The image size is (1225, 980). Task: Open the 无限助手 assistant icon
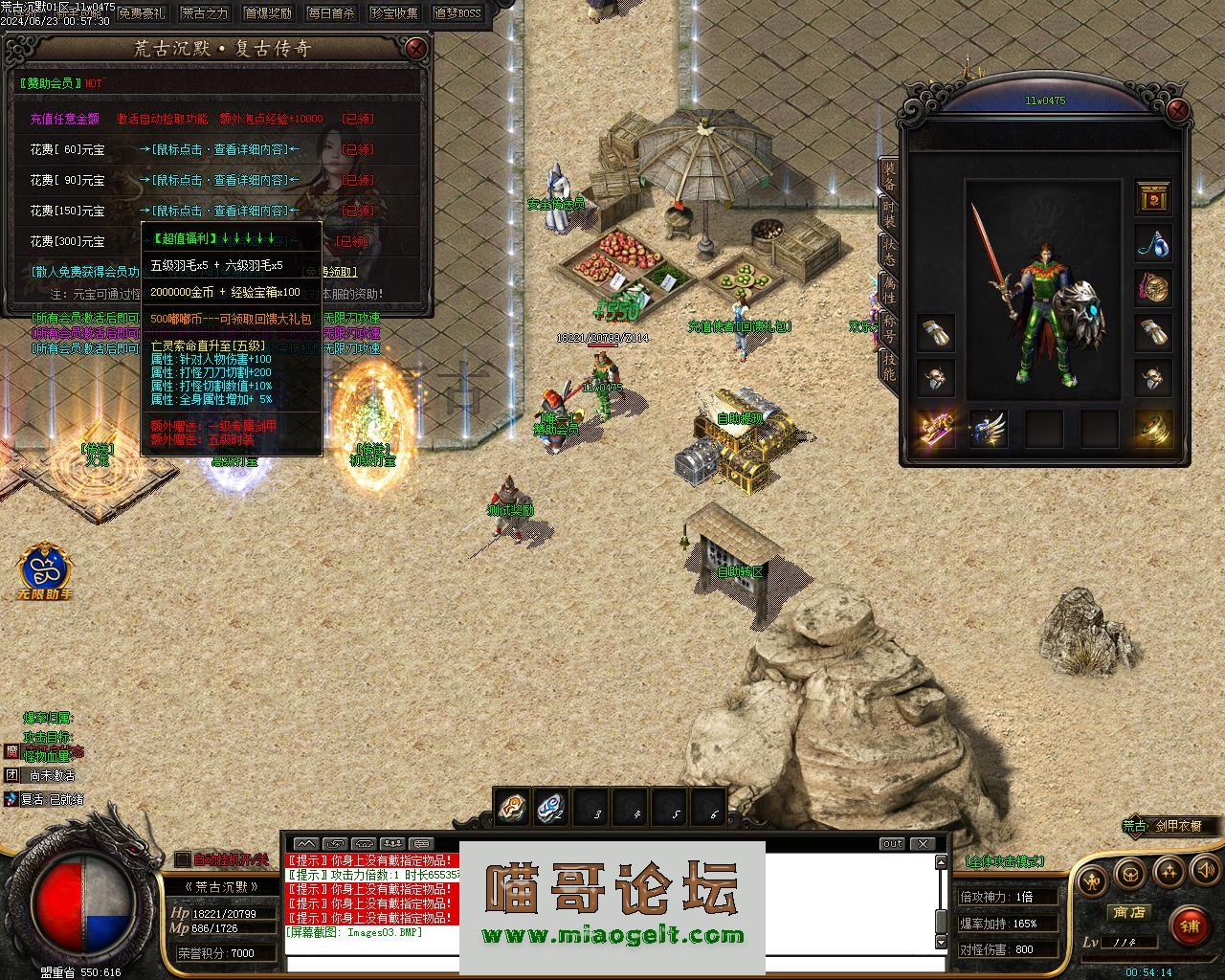[x=46, y=569]
